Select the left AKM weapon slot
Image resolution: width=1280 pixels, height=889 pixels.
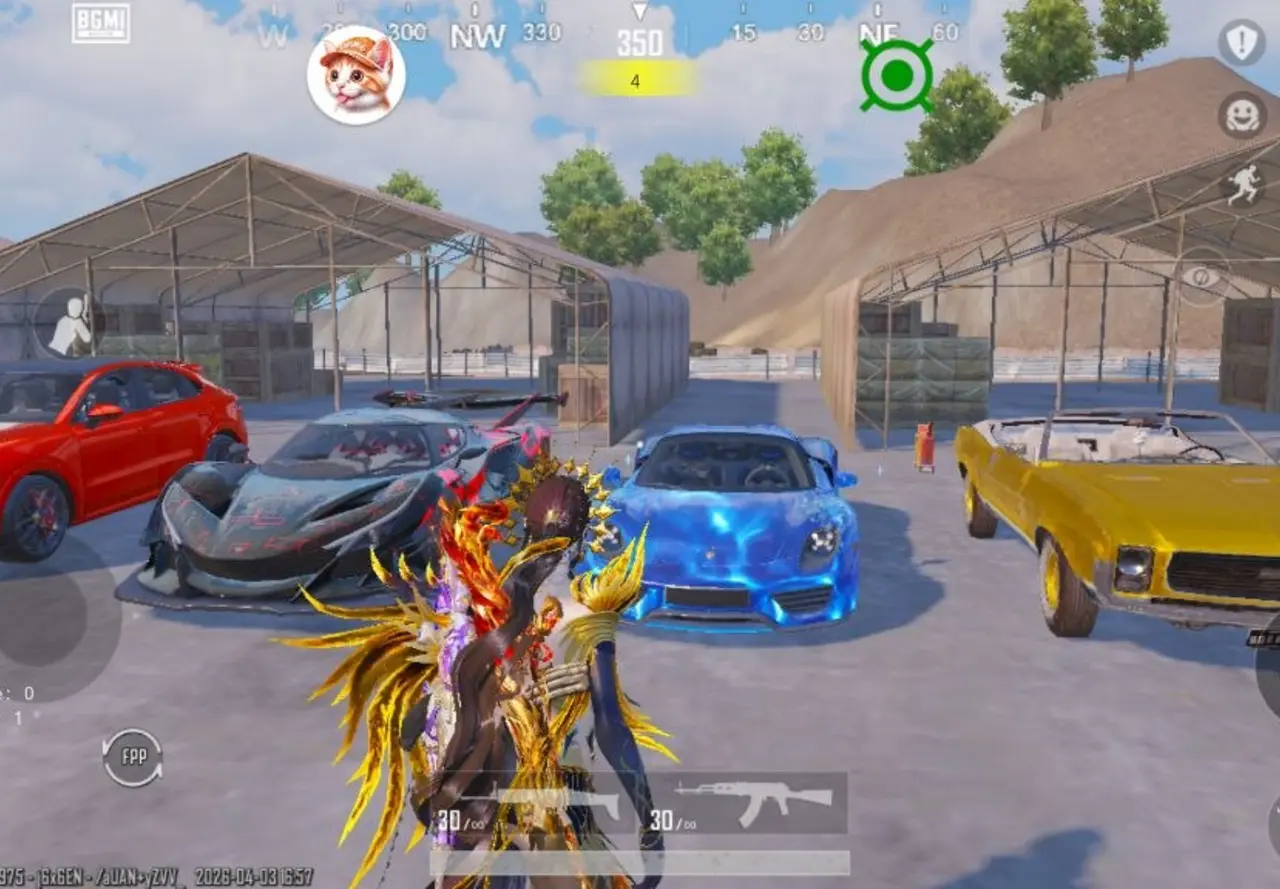coord(540,805)
